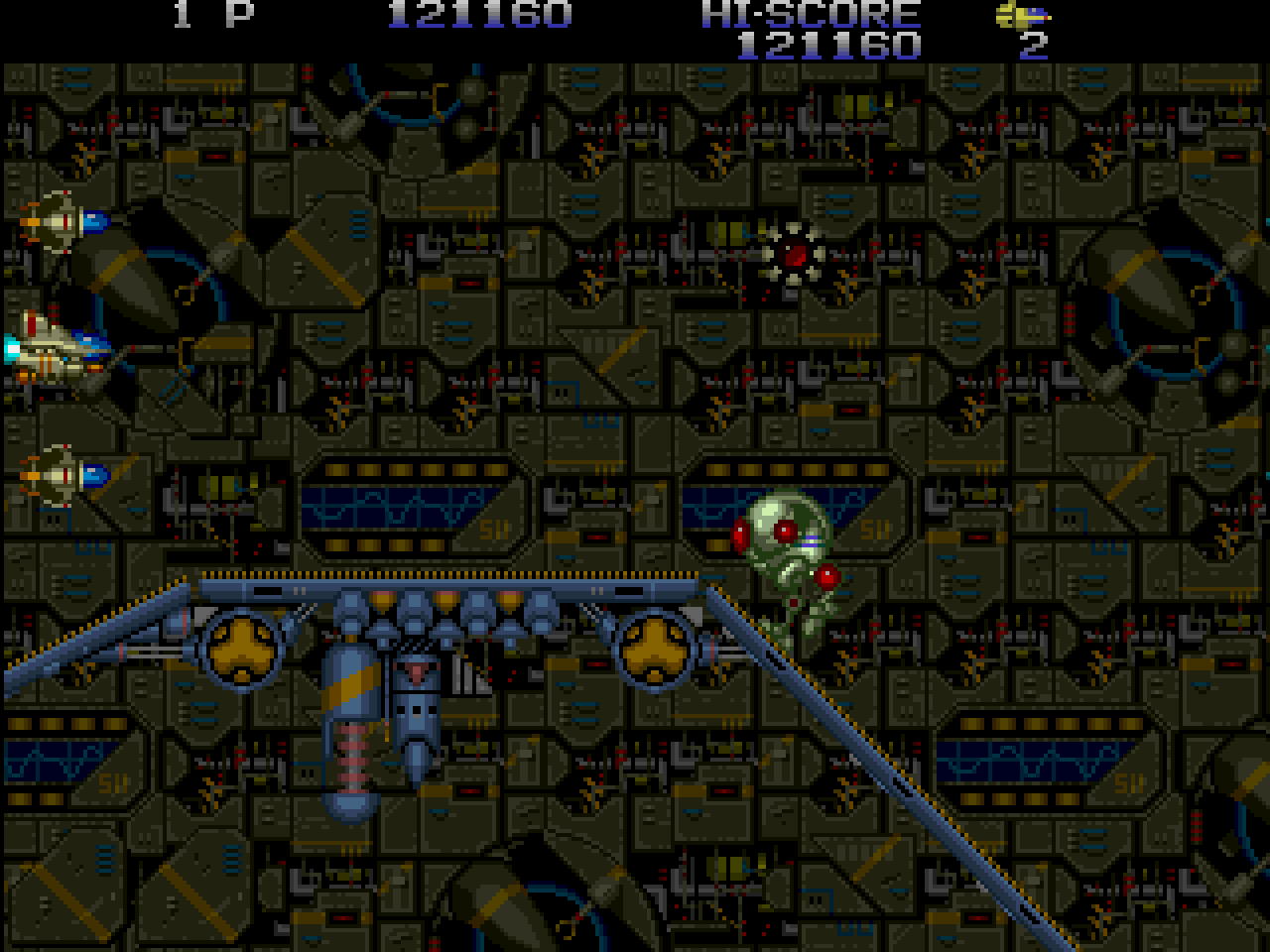The width and height of the screenshot is (1270, 952).
Task: Click the blue waveform line on the monitor
Action: pos(397,509)
